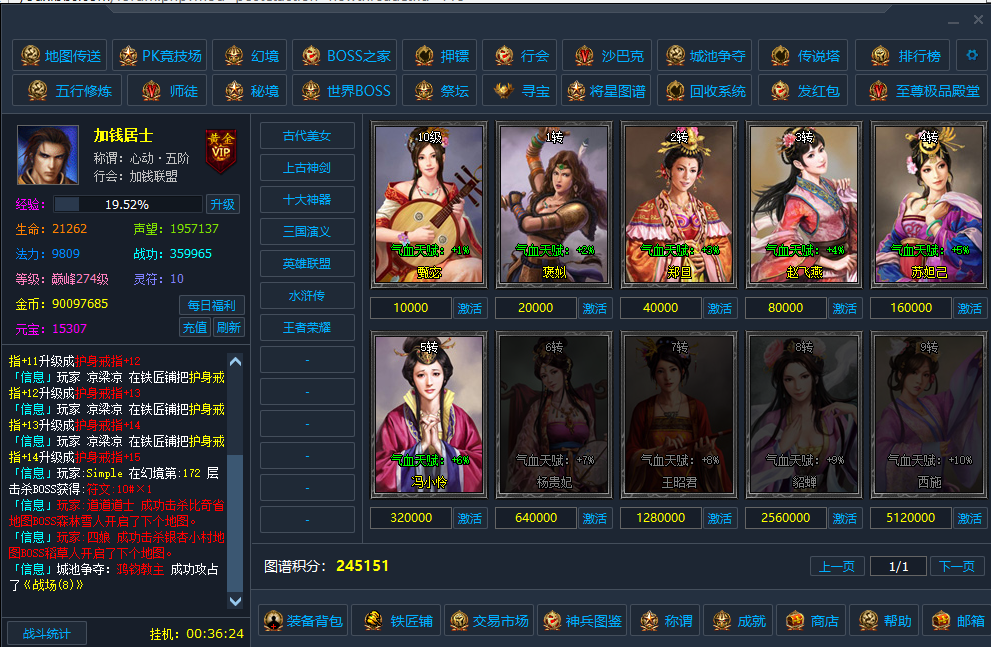Open the 装备背包 equipment bag
The height and width of the screenshot is (647, 991).
302,621
